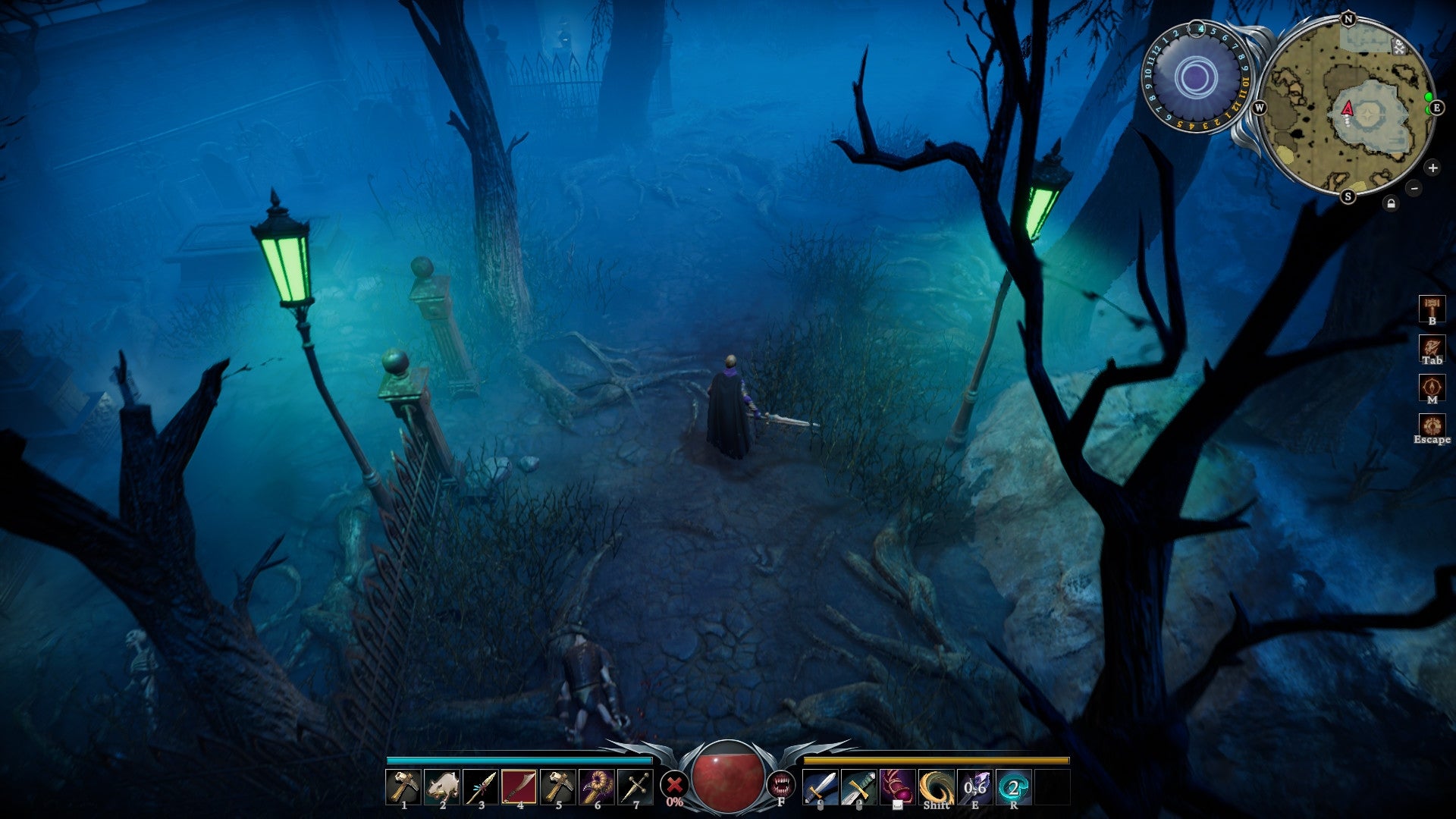The image size is (1456, 819).
Task: Trigger the travel ability on Shift
Action: point(935,786)
